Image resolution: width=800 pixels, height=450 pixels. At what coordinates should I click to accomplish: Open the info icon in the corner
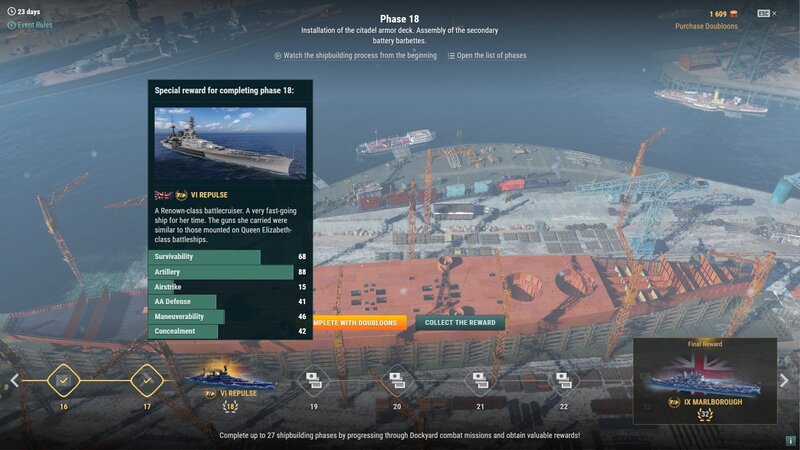[790, 440]
